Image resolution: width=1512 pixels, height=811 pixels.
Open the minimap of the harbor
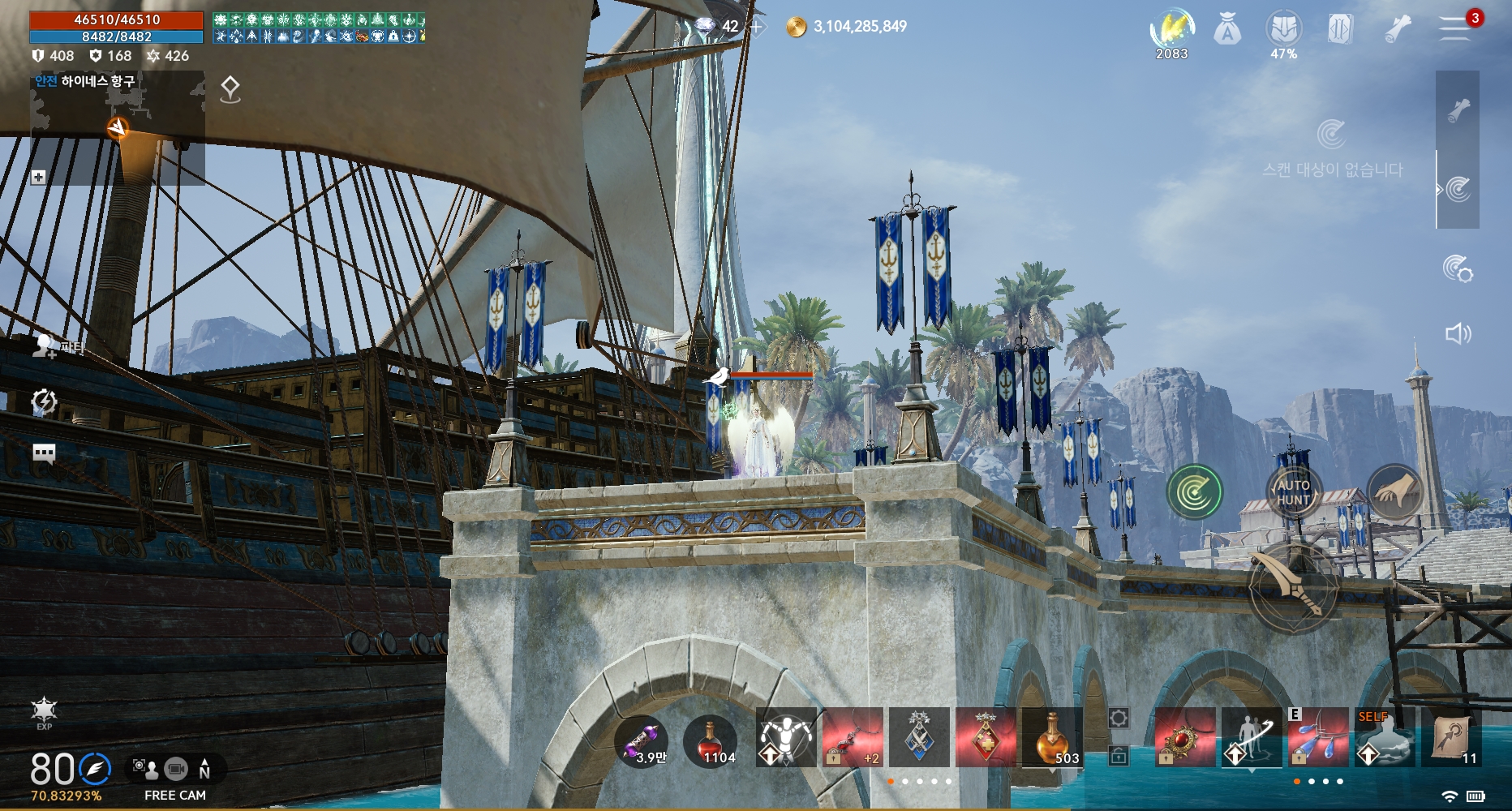point(118,128)
